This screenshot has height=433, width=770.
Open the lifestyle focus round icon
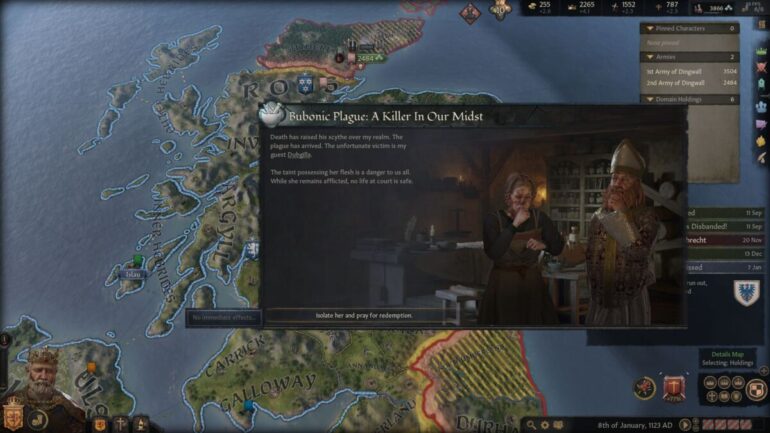pos(38,419)
